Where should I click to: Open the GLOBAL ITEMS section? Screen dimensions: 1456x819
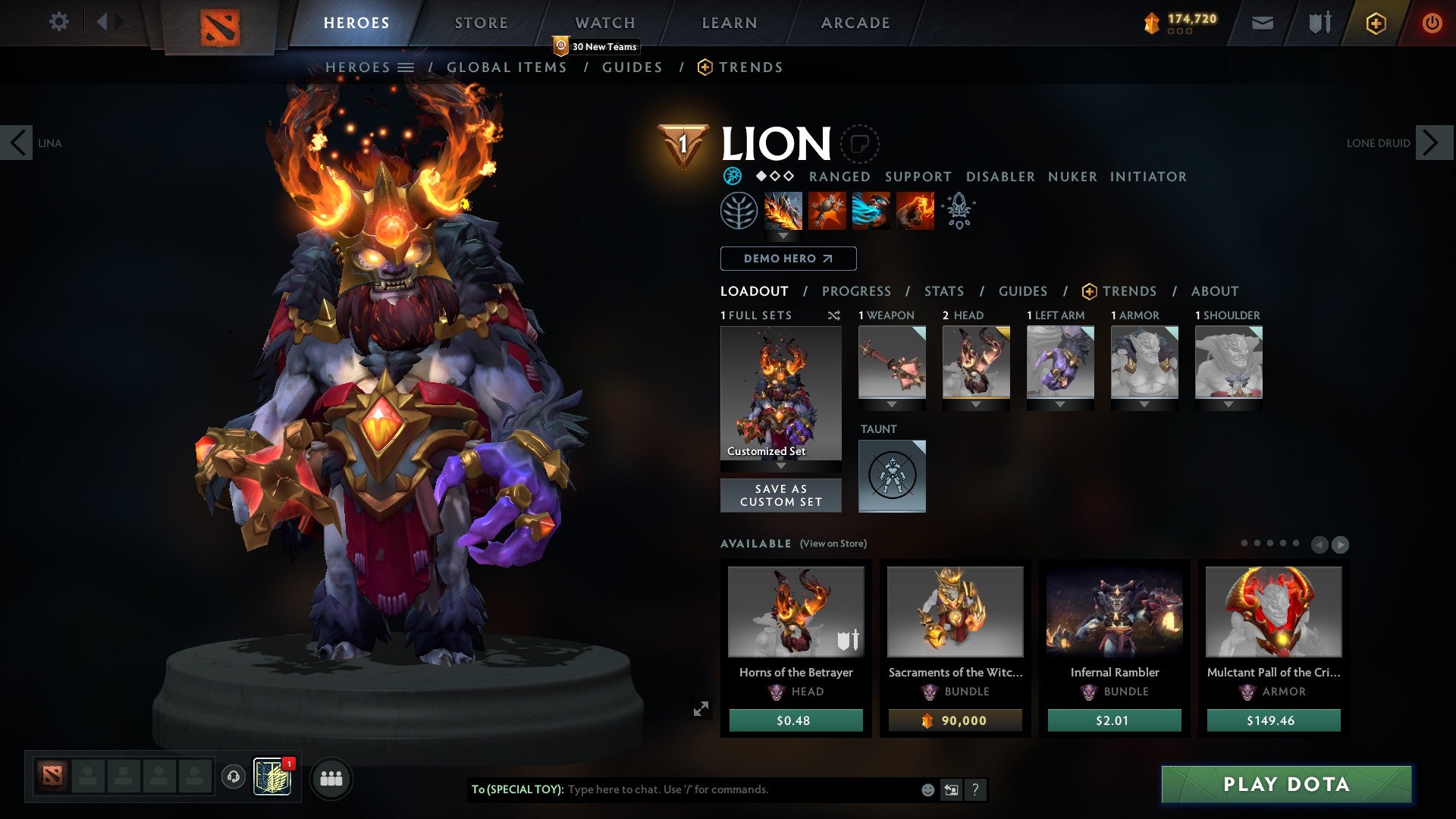507,67
